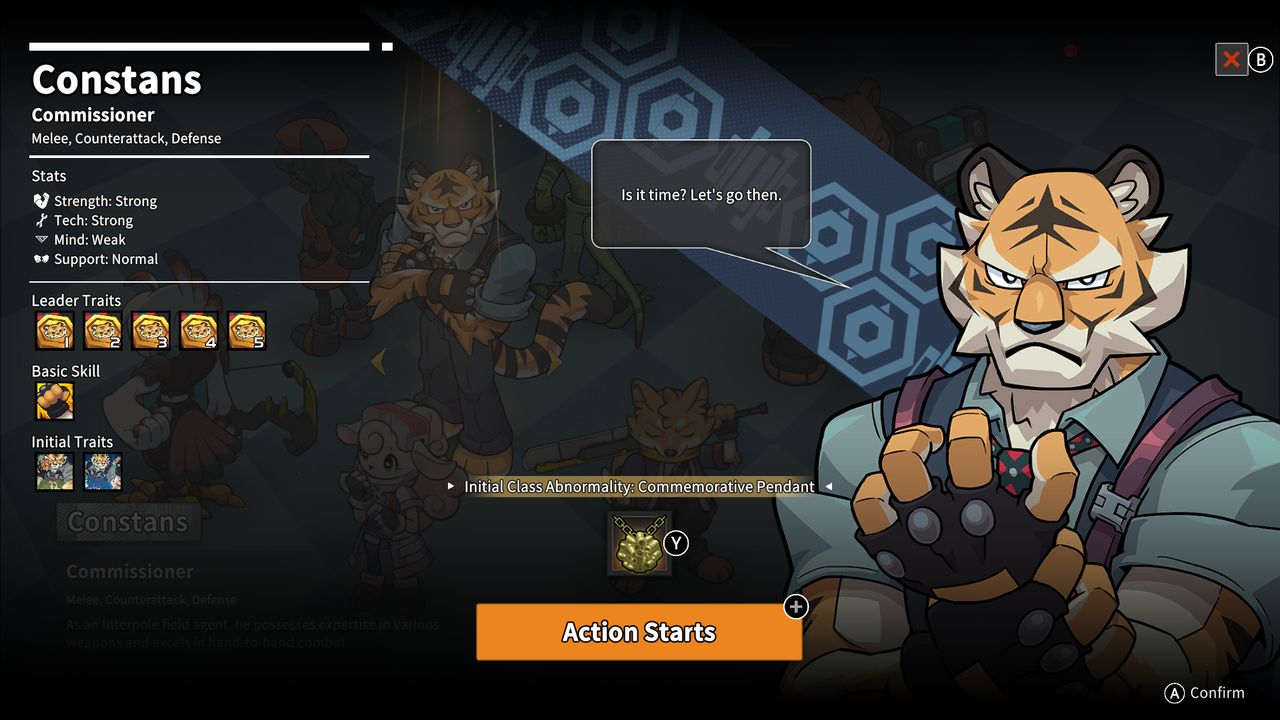The image size is (1280, 720).
Task: Open the second Initial Traits icon
Action: point(102,472)
